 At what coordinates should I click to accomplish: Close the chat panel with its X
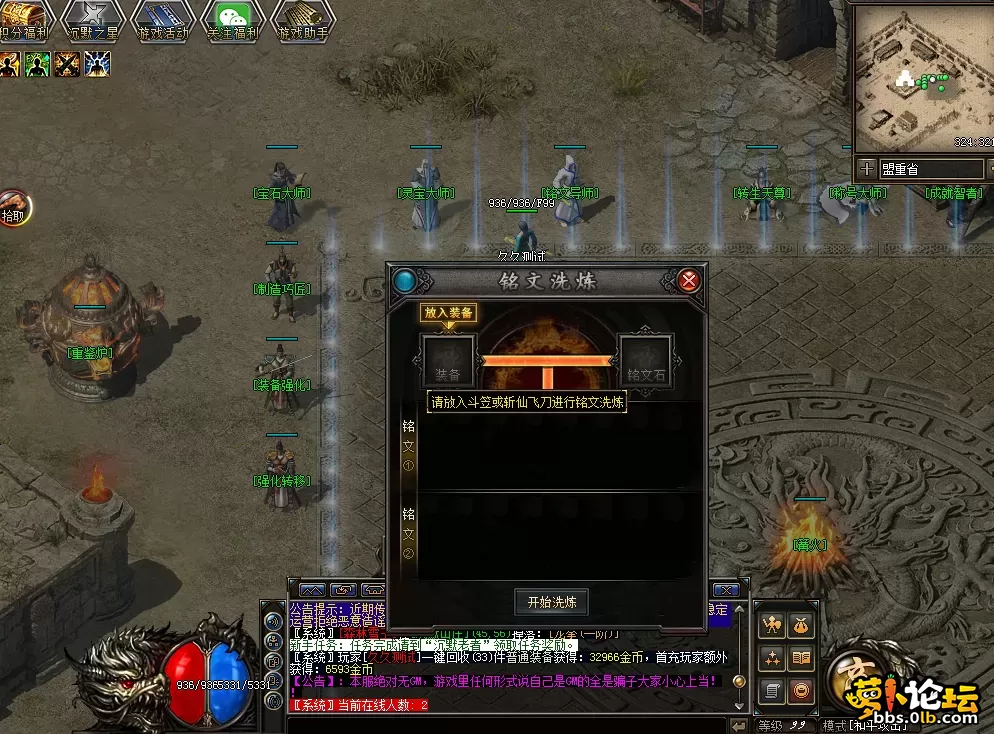(x=727, y=590)
